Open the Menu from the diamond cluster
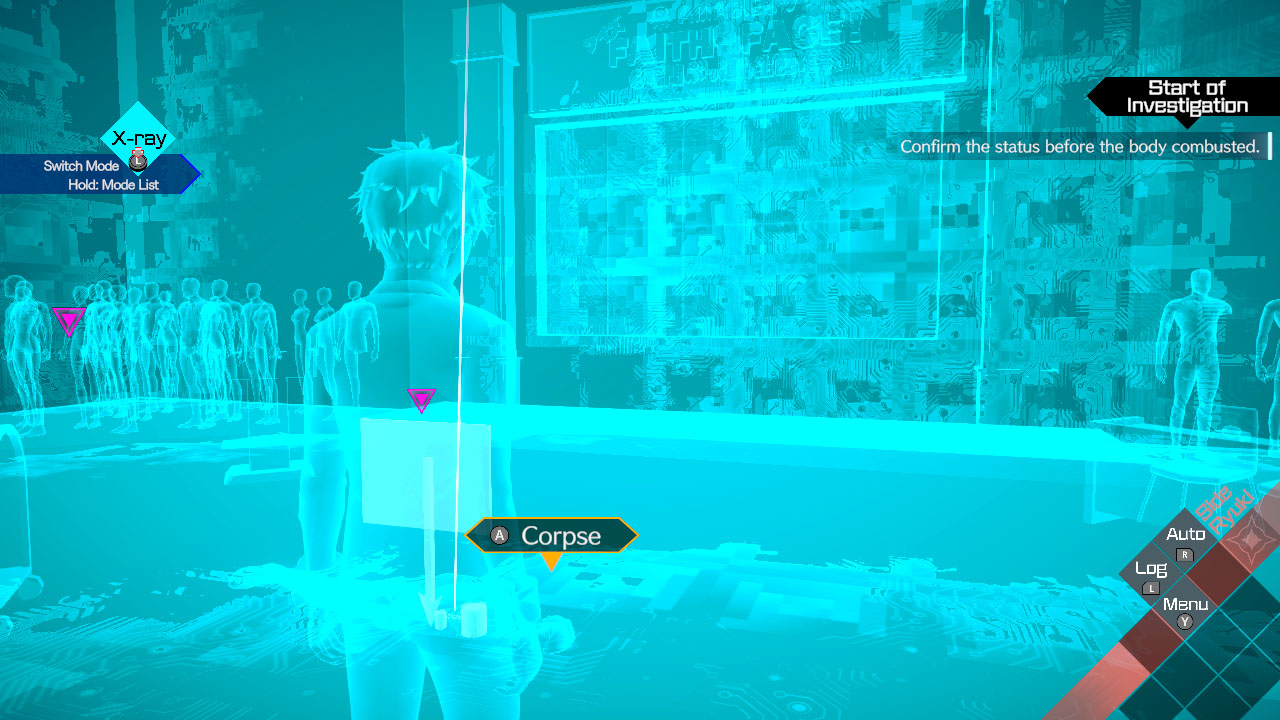 [x=1184, y=603]
